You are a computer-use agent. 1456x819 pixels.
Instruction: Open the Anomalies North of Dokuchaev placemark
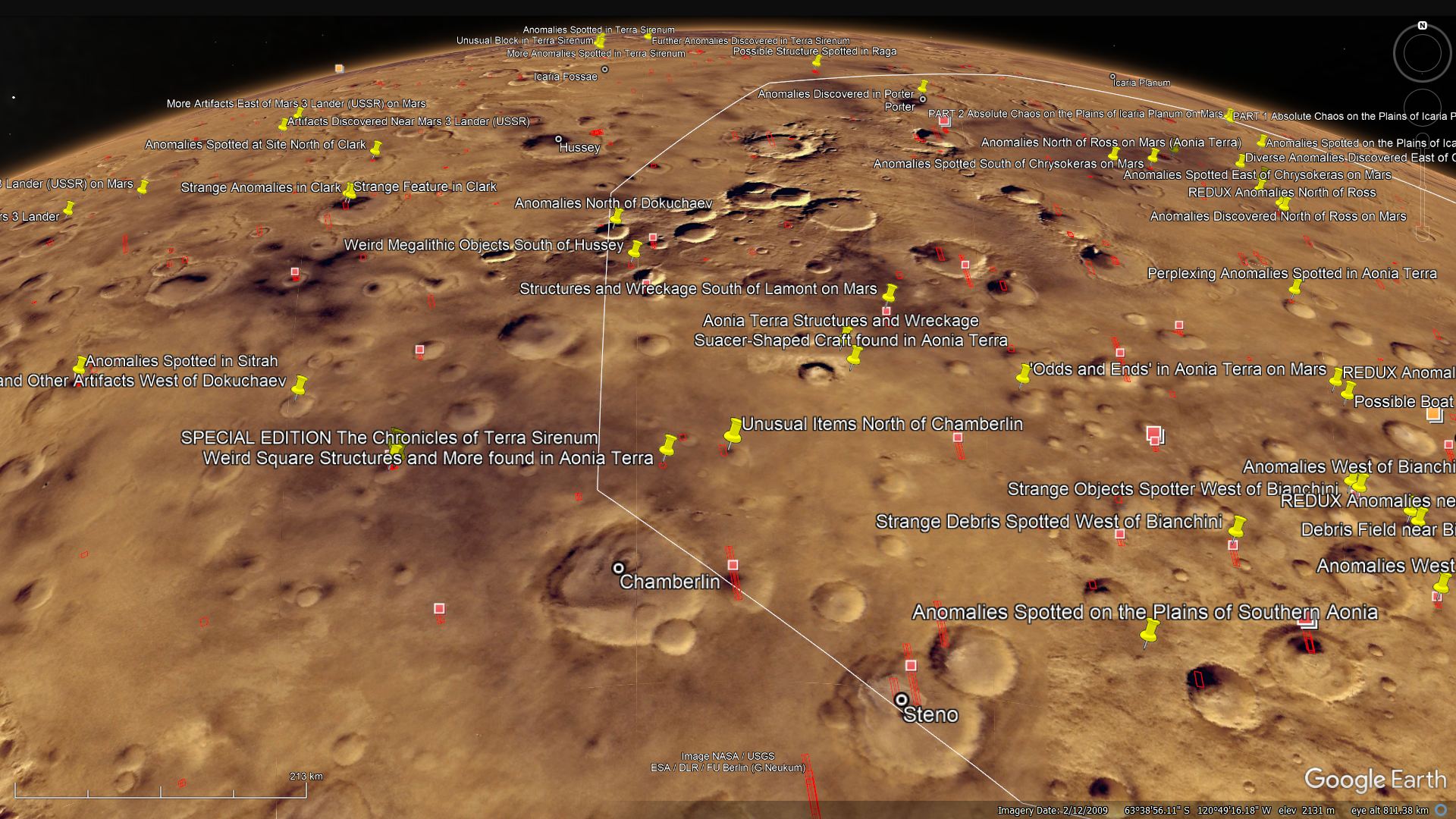pos(616,217)
